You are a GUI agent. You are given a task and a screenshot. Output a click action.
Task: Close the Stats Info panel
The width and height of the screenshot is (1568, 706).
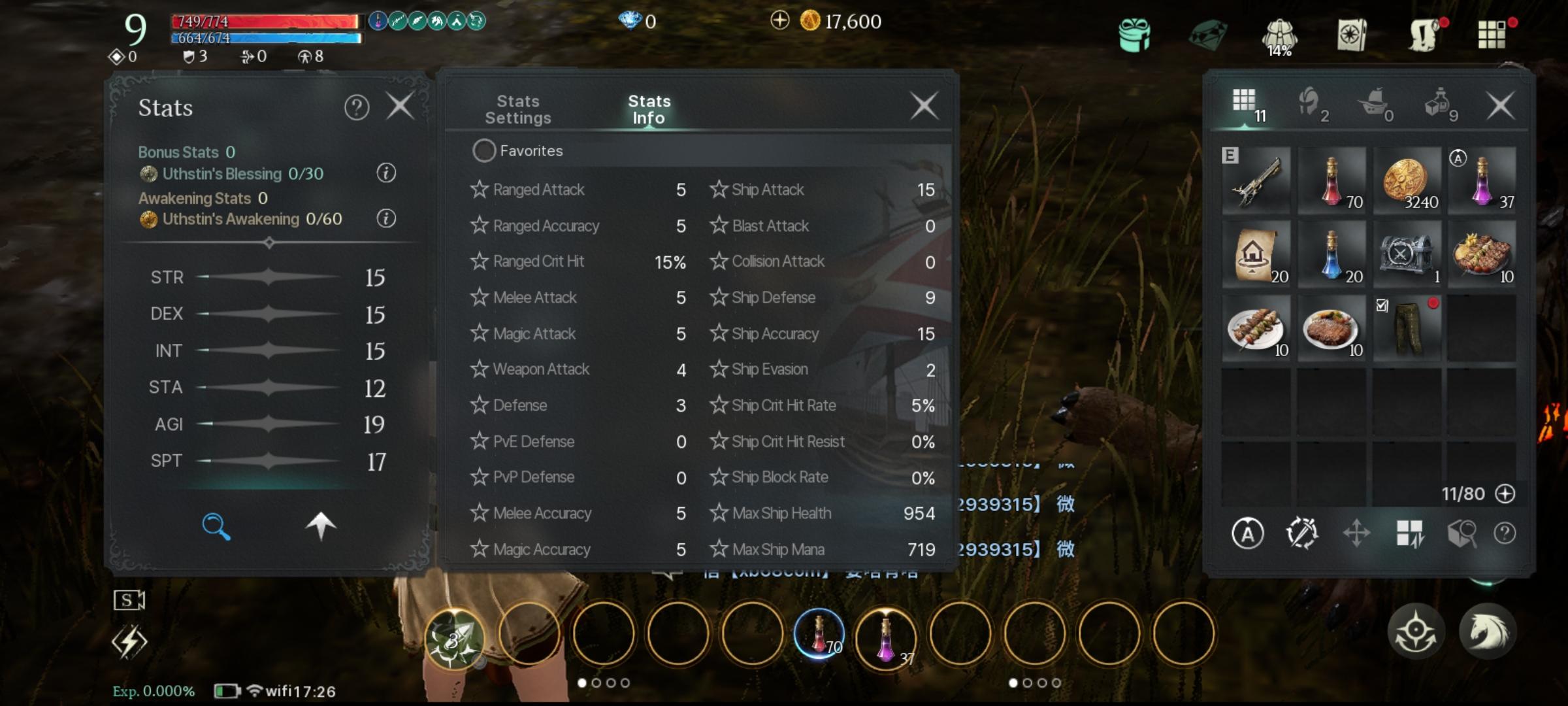pyautogui.click(x=924, y=106)
